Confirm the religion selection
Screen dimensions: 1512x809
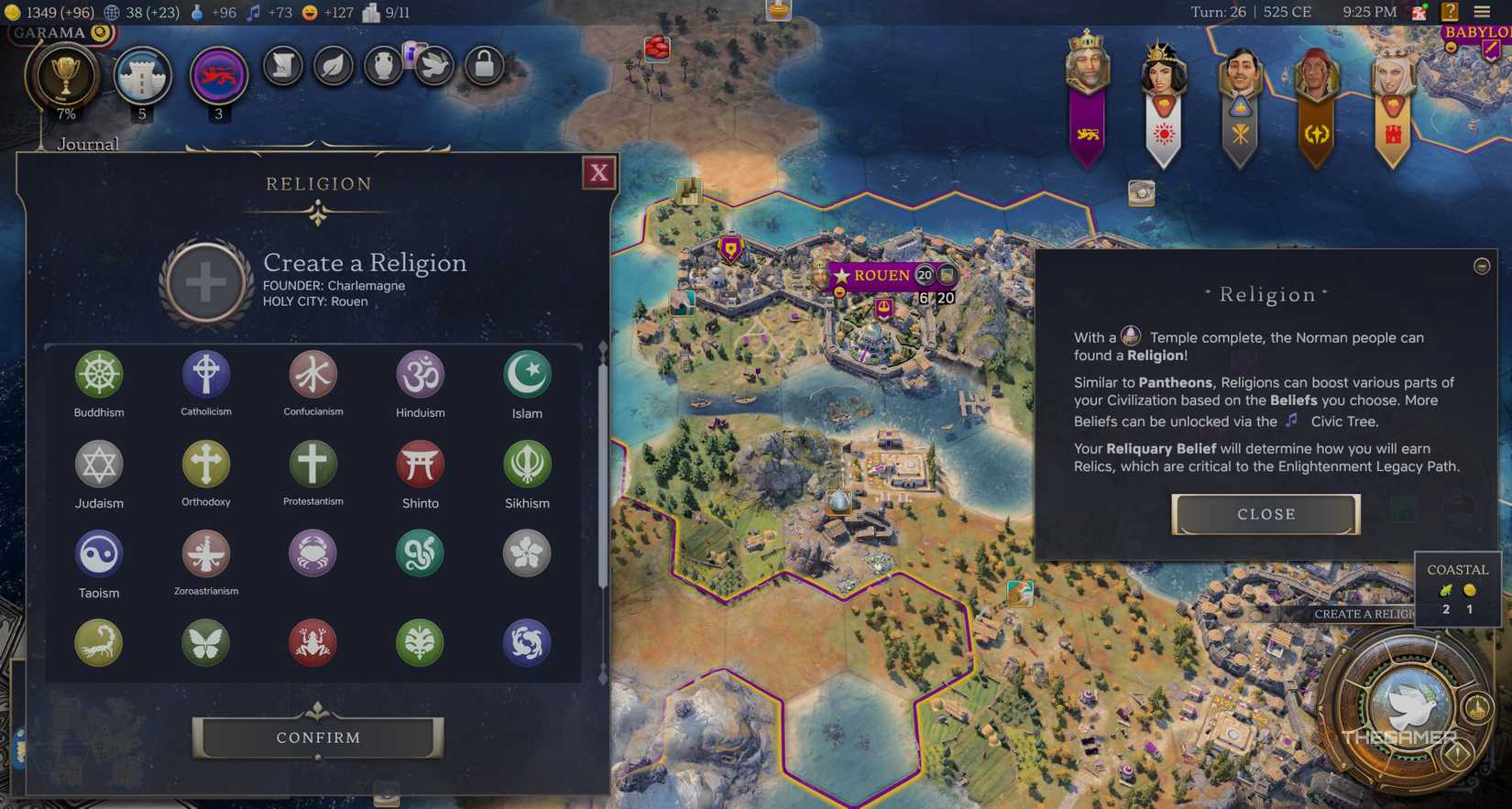click(x=317, y=737)
